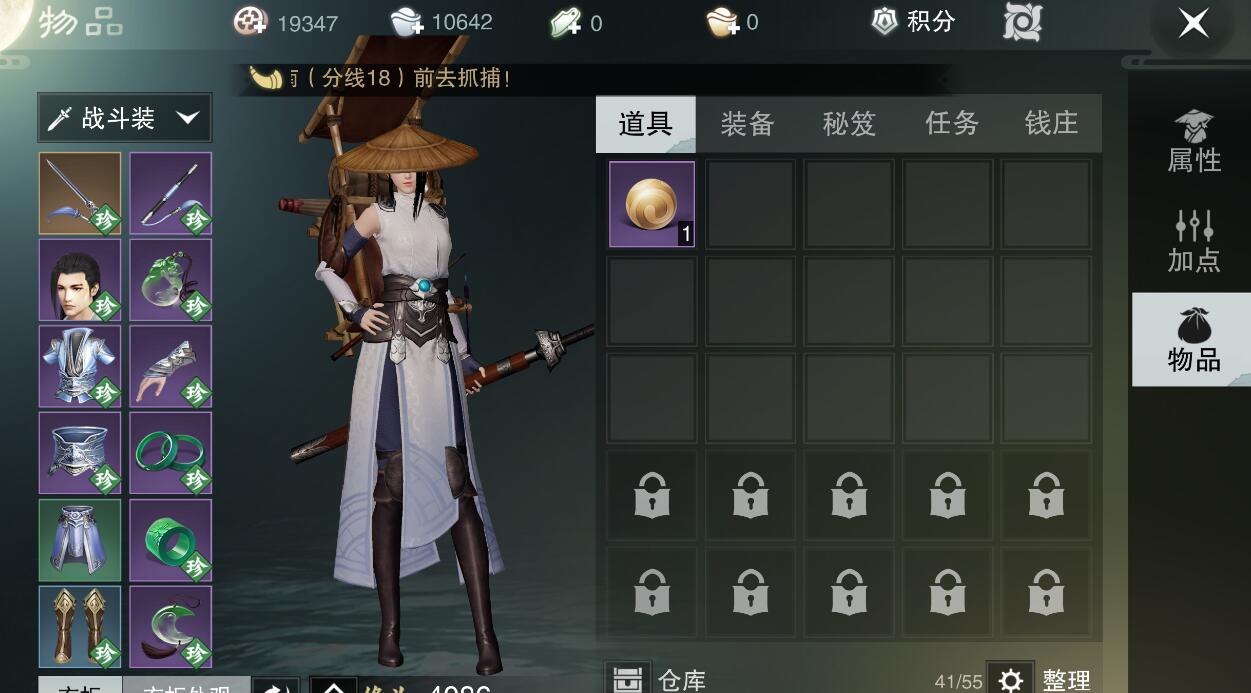This screenshot has height=693, width=1251.
Task: Open the 秘笈 tab
Action: (849, 123)
